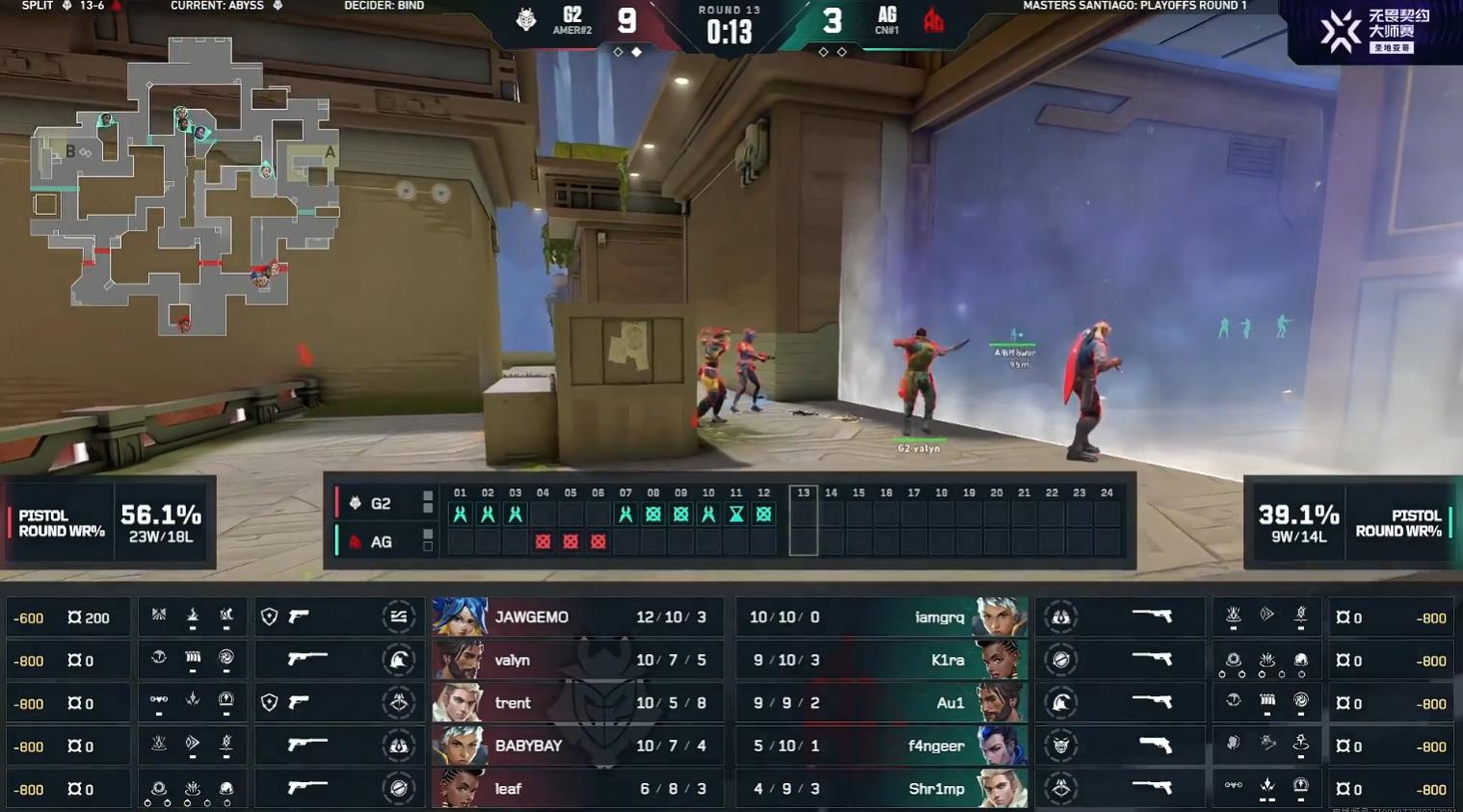This screenshot has height=812, width=1463.
Task: Select iamgrq's player row
Action: 882,617
